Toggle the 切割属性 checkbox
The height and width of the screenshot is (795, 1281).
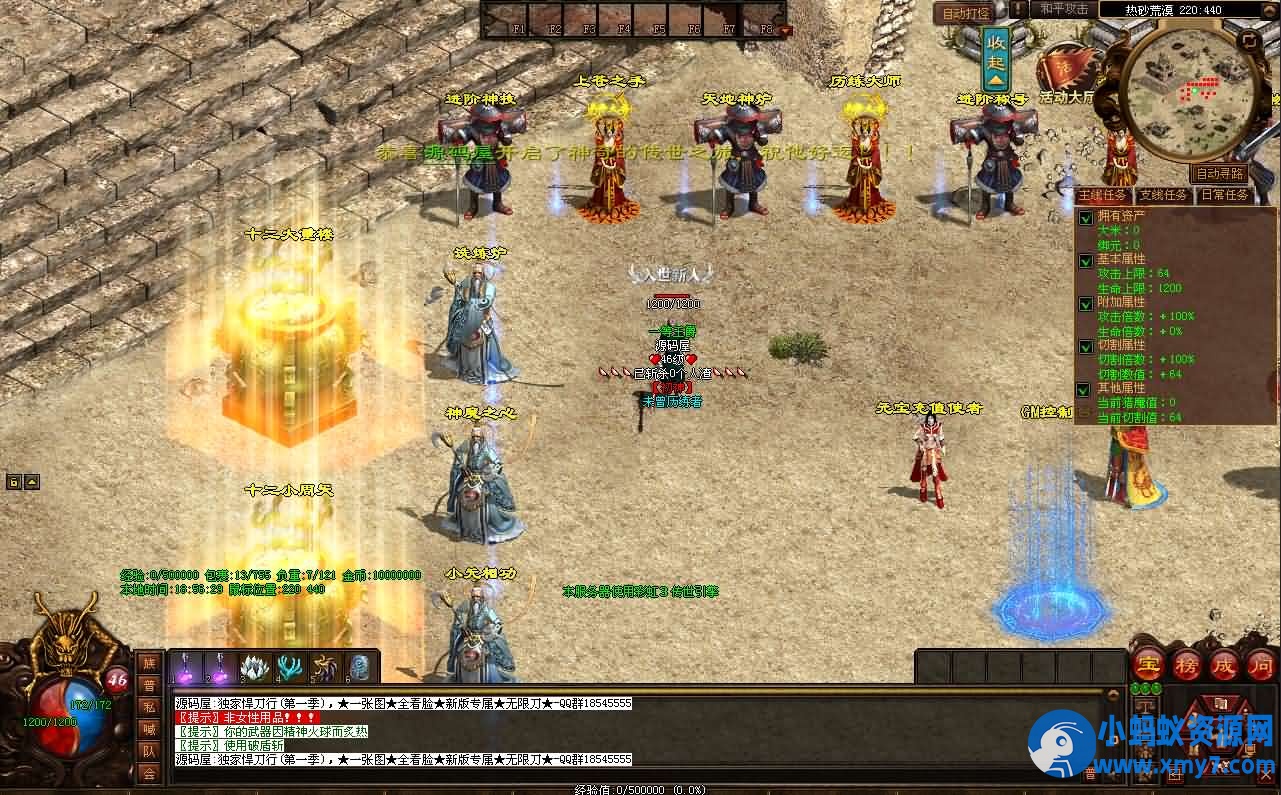coord(1085,346)
